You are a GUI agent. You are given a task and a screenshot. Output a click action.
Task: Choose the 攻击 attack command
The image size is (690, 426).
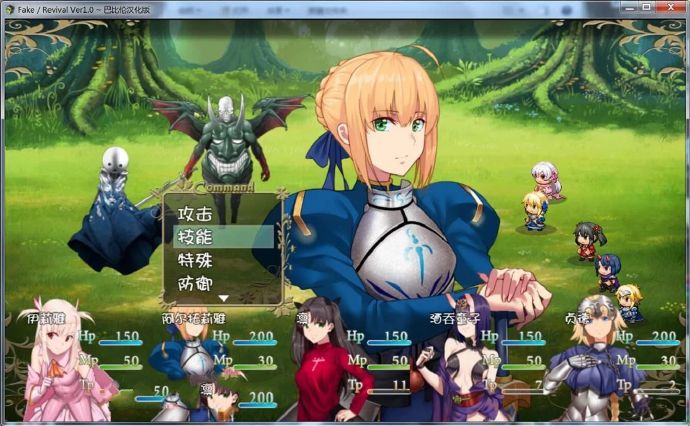click(x=196, y=214)
